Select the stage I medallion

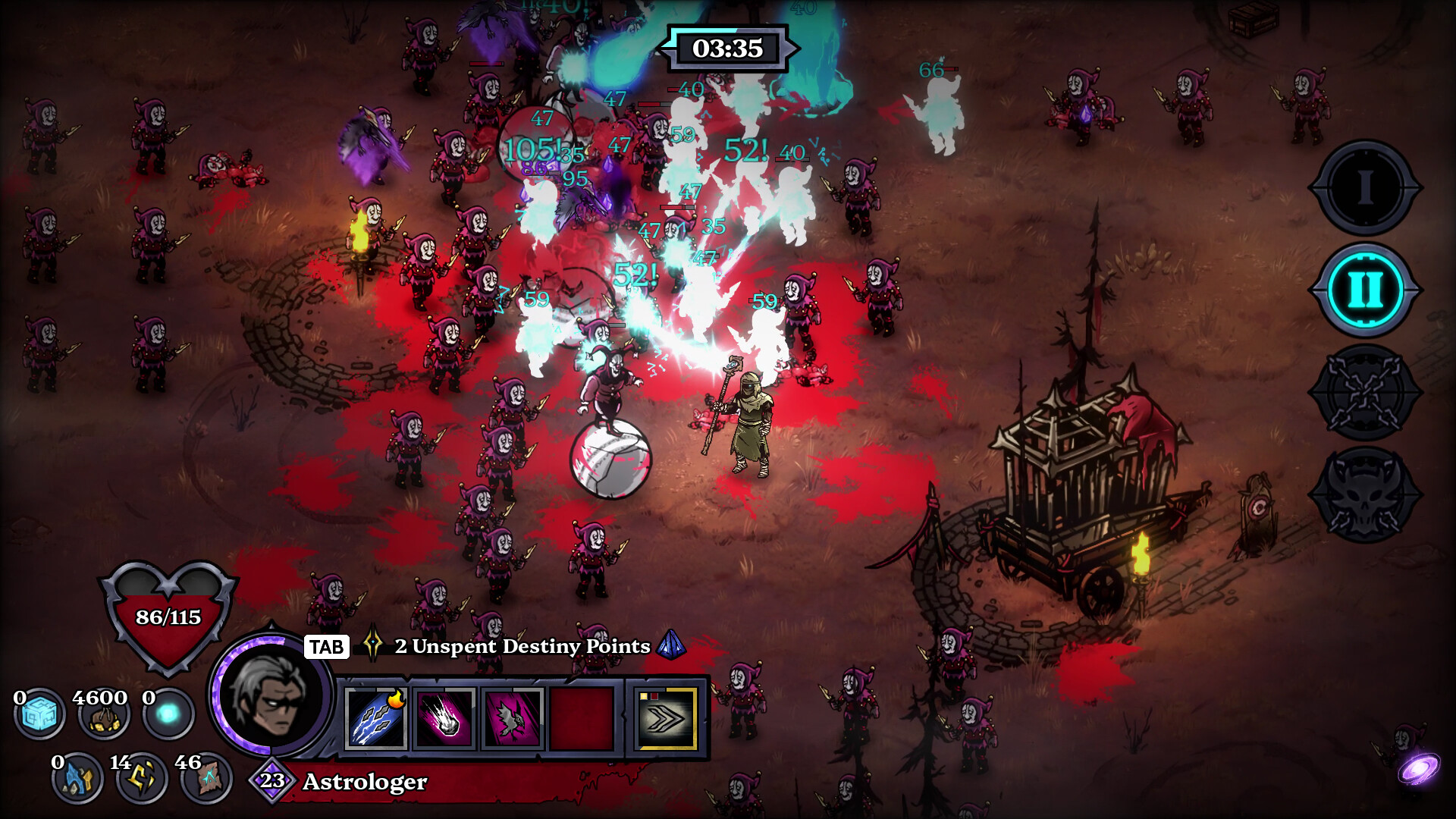1365,187
